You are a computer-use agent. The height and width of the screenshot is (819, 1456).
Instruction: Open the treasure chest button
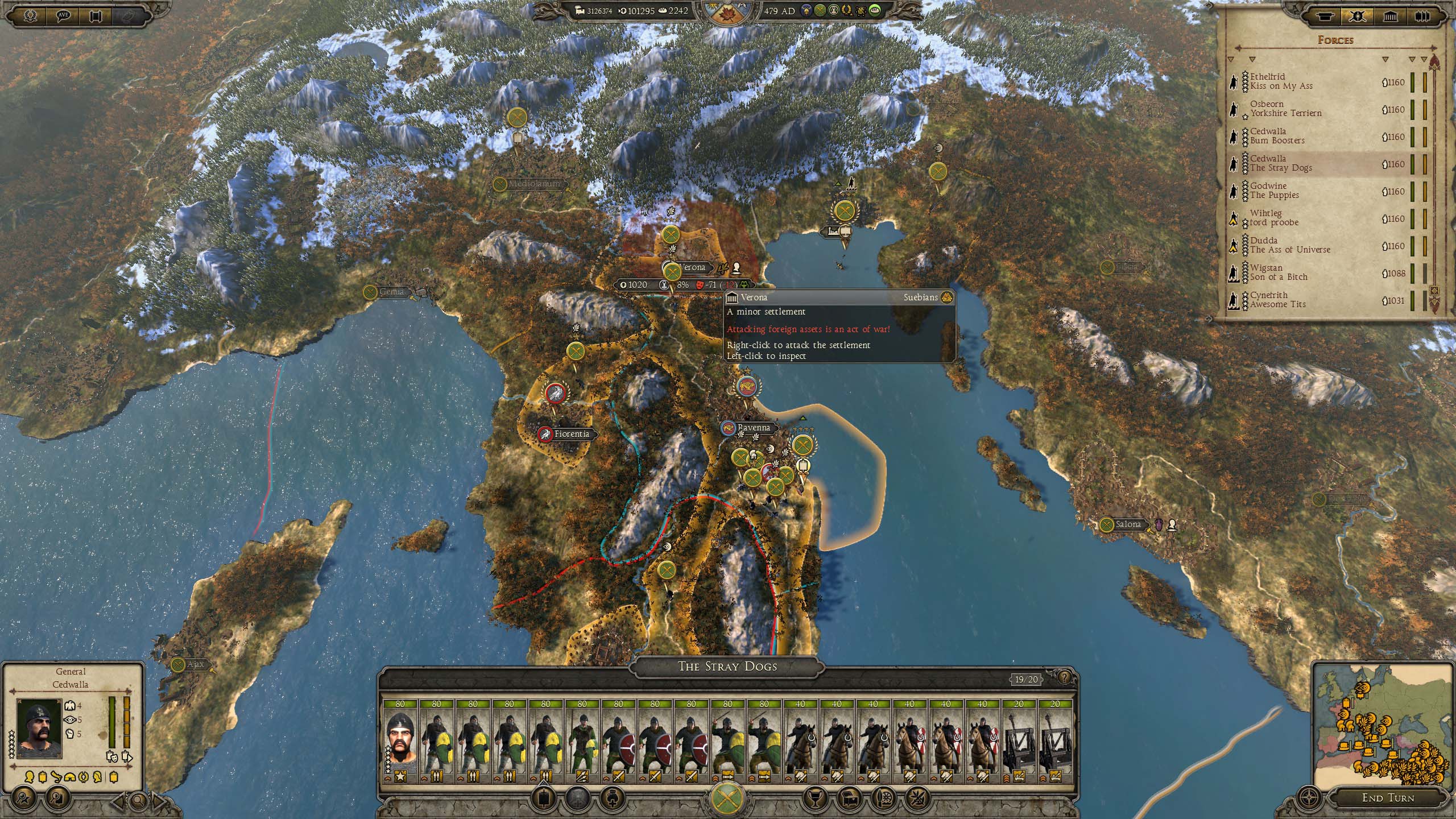click(x=847, y=799)
